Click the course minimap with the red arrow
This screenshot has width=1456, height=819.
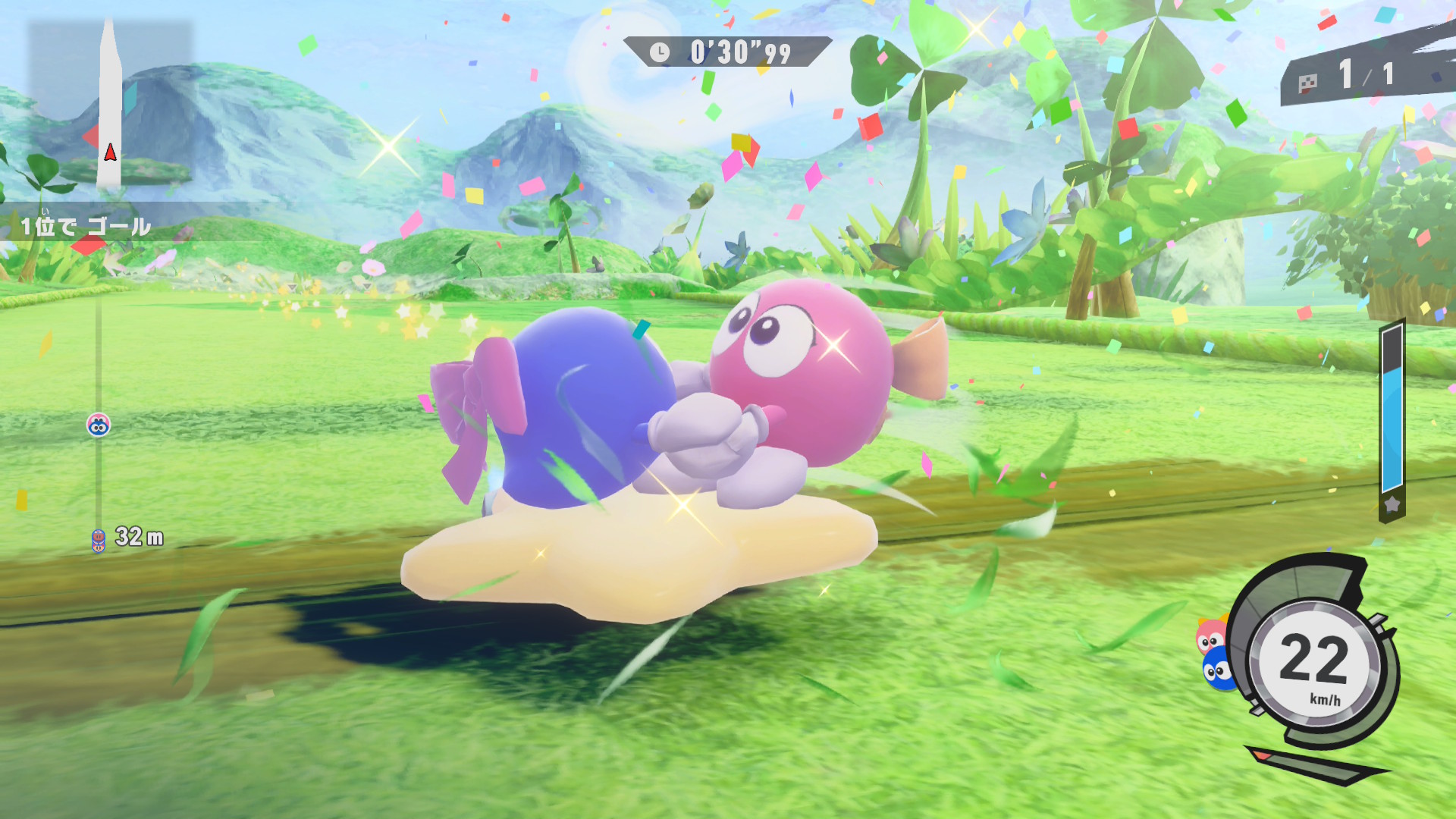coord(111,106)
